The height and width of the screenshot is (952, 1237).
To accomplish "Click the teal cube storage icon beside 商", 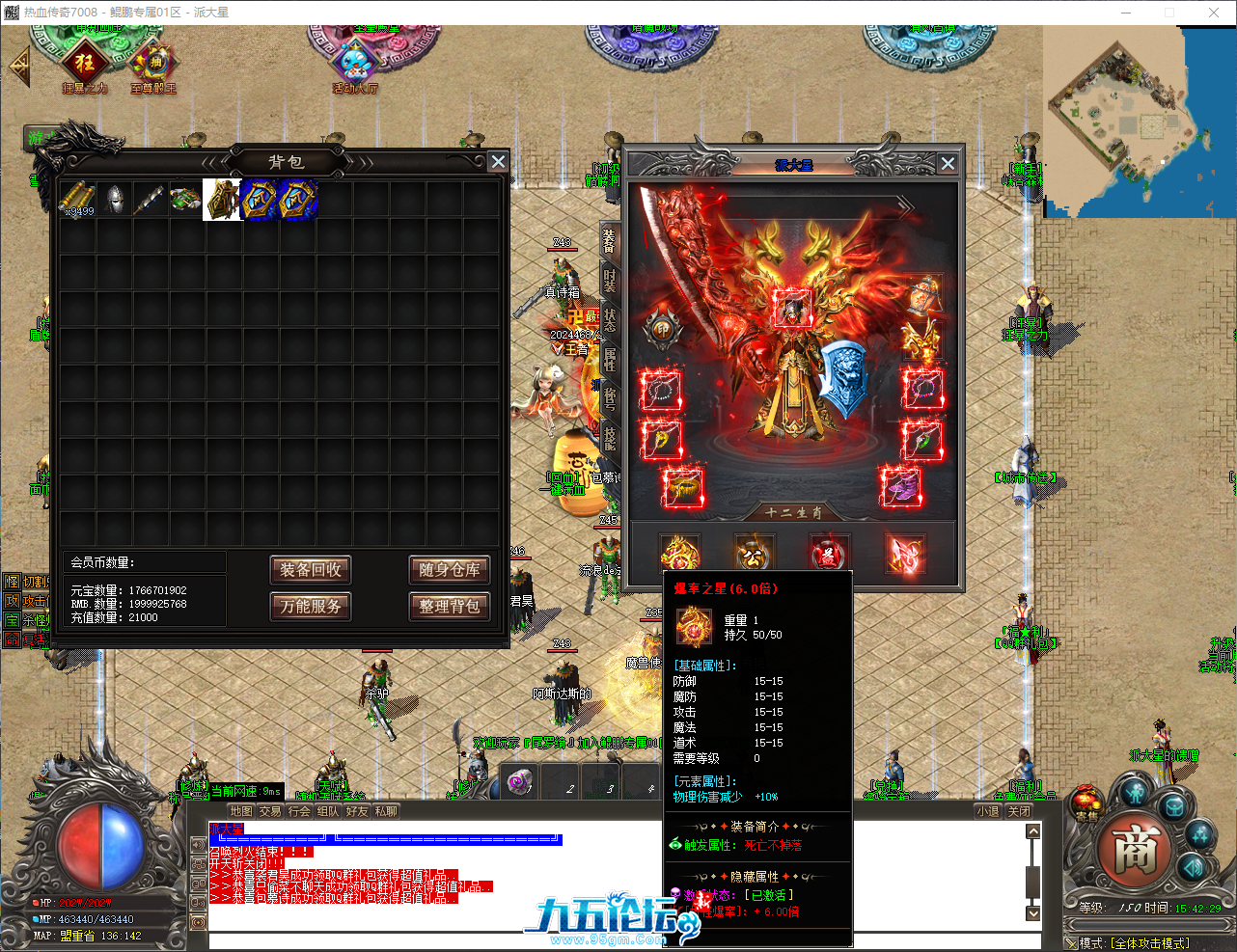I will pyautogui.click(x=1172, y=807).
